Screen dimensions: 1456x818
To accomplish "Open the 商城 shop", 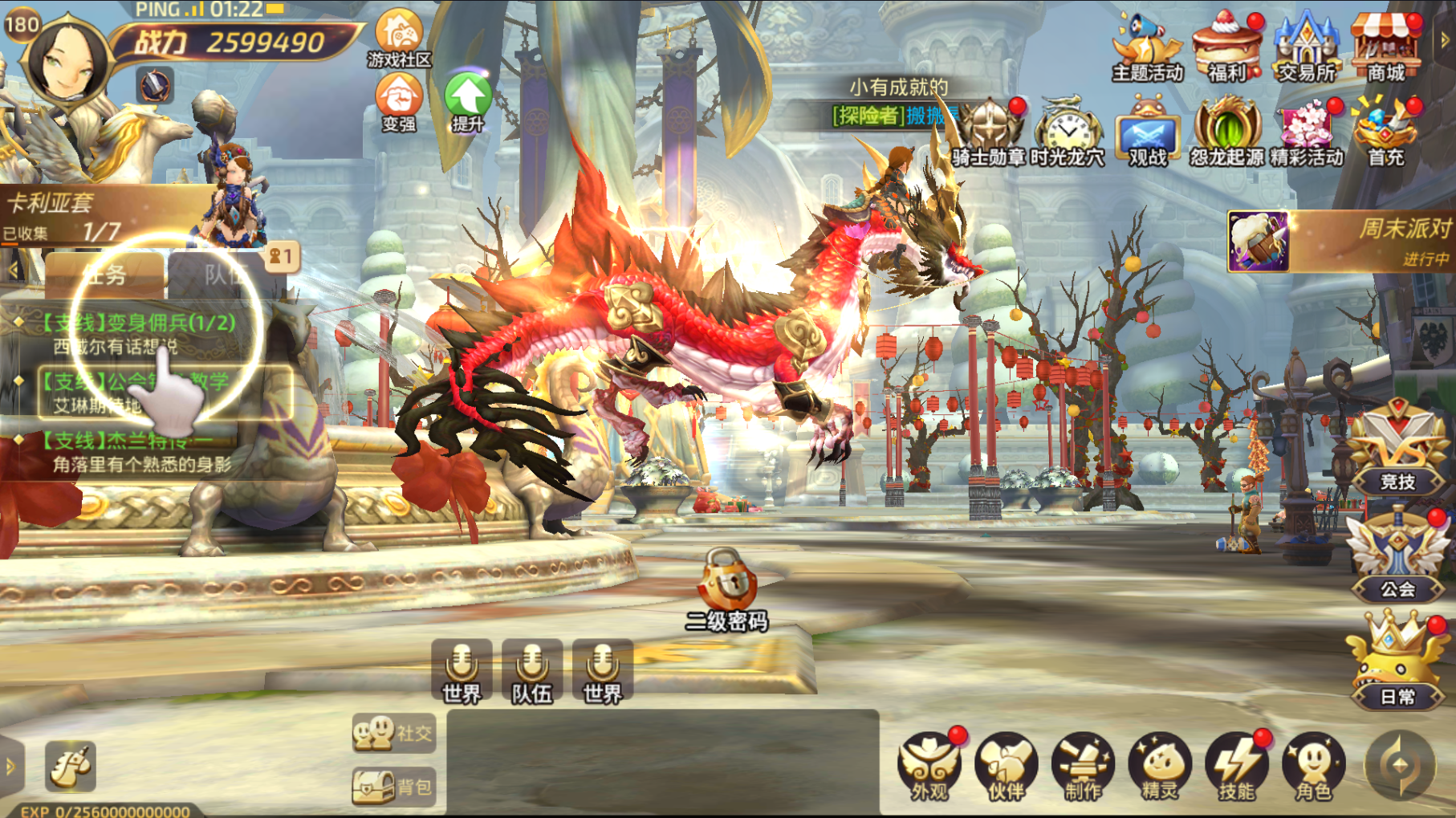I will coord(1385,50).
